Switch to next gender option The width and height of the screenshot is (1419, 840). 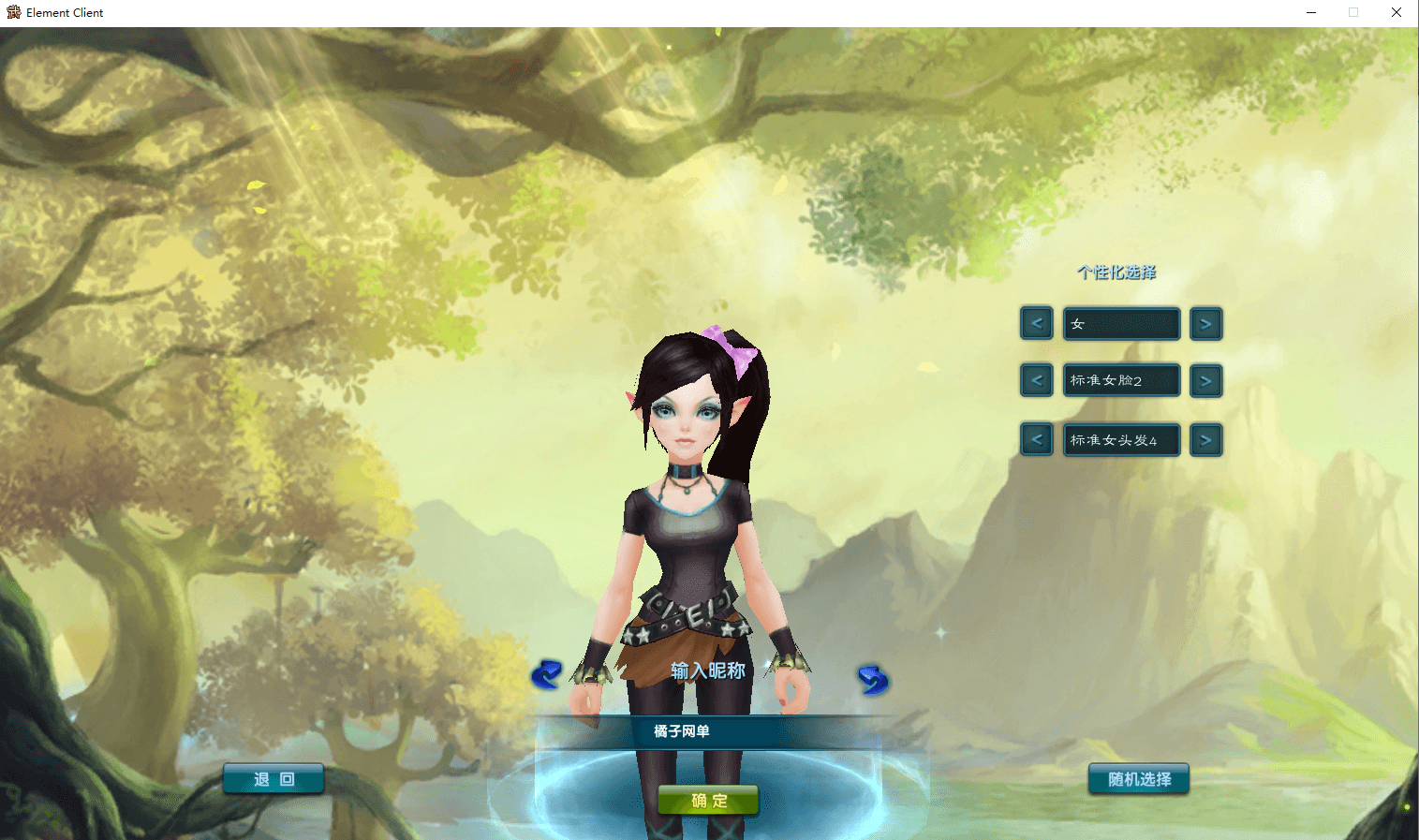1205,324
